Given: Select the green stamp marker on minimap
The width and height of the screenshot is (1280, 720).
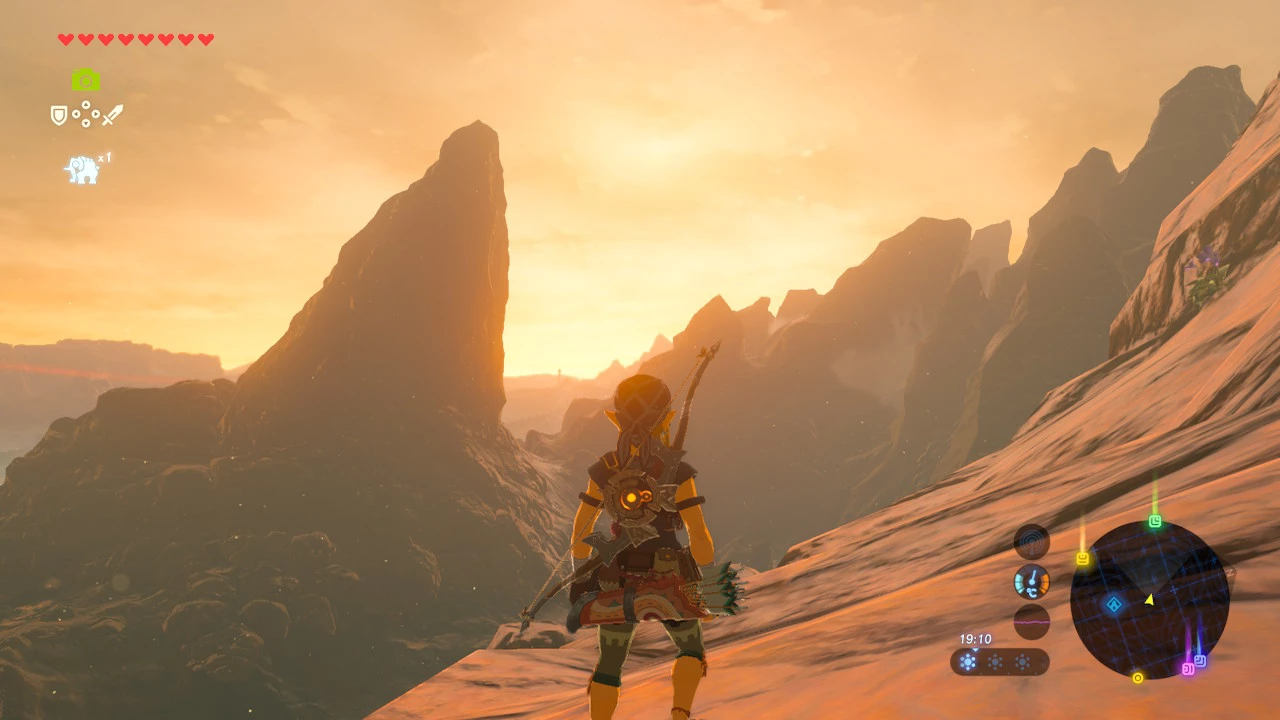Looking at the screenshot, I should coord(1155,521).
